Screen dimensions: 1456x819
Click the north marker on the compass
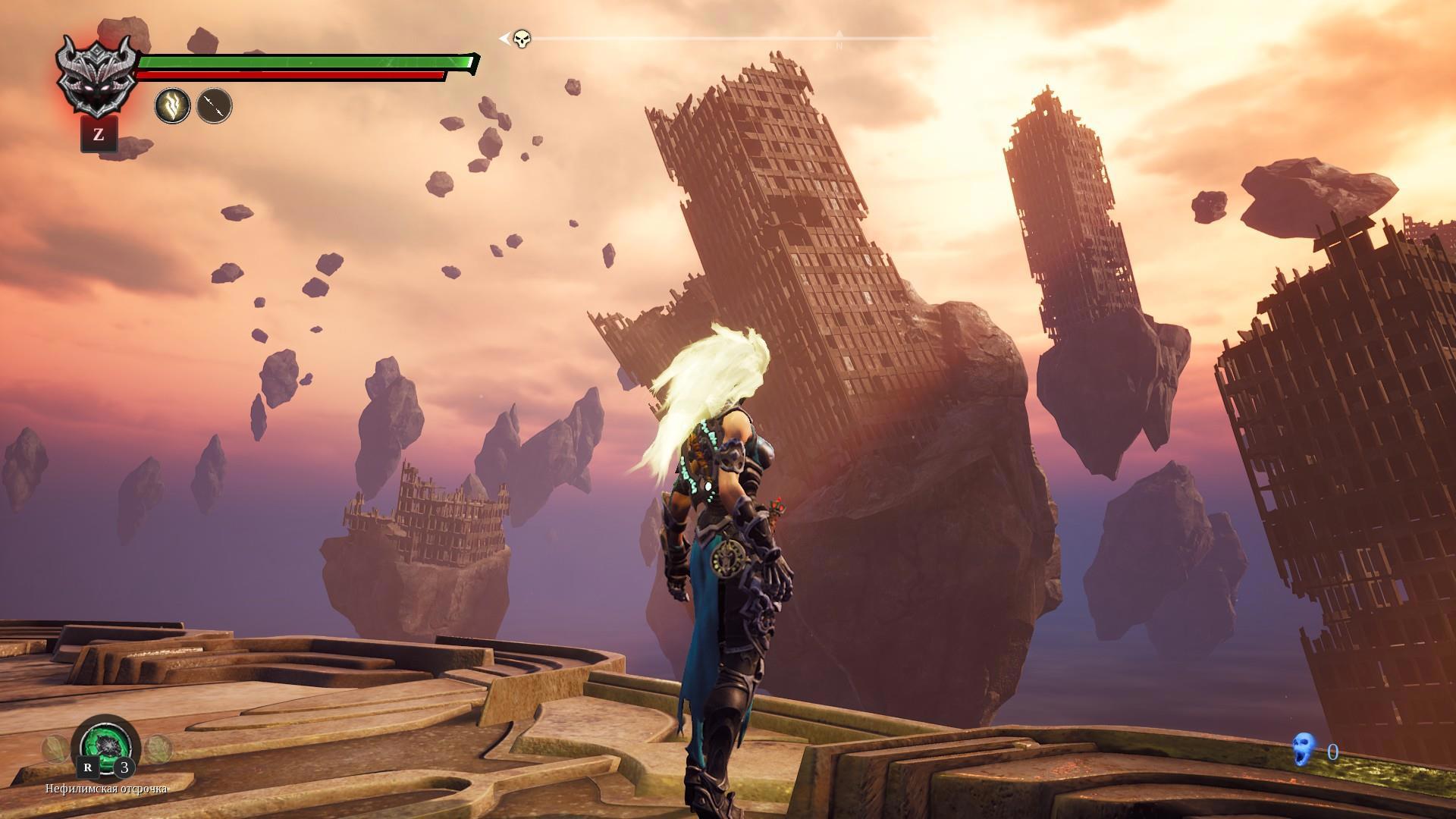[x=839, y=39]
